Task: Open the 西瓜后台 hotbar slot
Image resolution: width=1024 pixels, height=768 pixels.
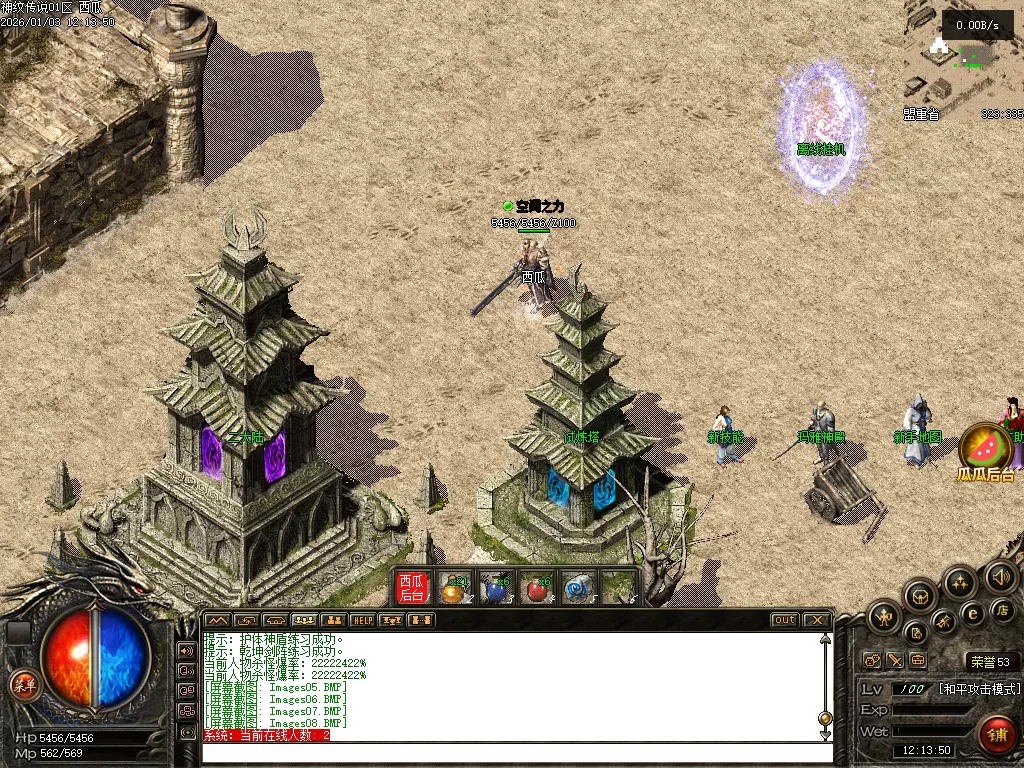Action: [x=413, y=588]
